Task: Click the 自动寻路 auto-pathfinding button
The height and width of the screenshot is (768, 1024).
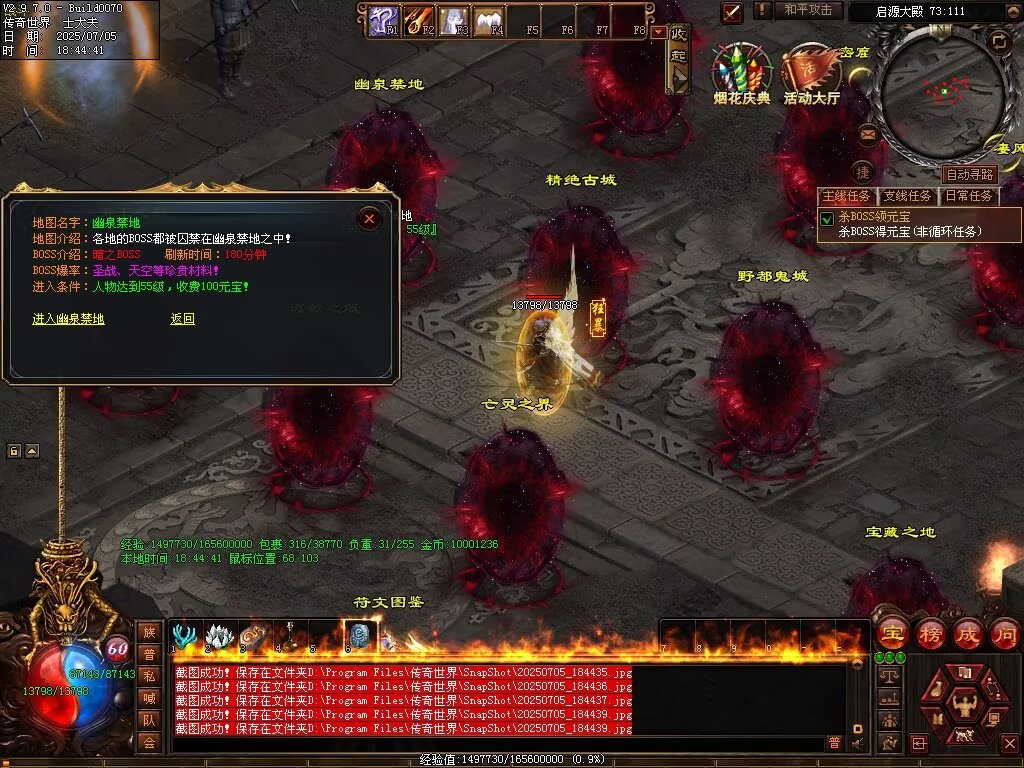Action: [970, 174]
